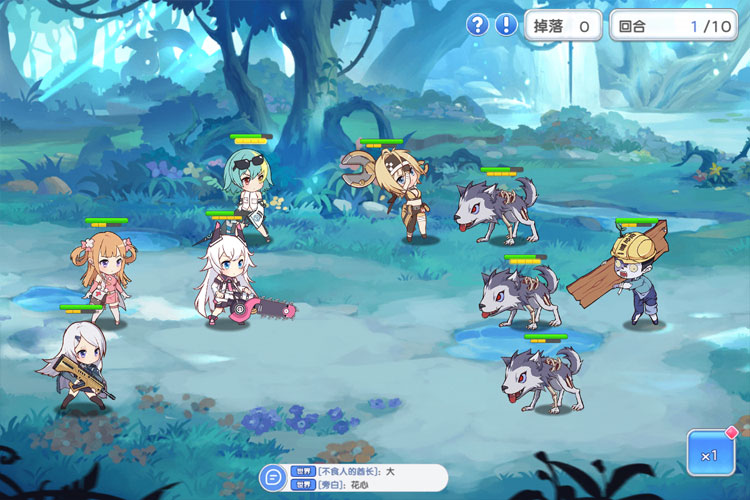Toggle the x1 battle speed button

click(710, 453)
